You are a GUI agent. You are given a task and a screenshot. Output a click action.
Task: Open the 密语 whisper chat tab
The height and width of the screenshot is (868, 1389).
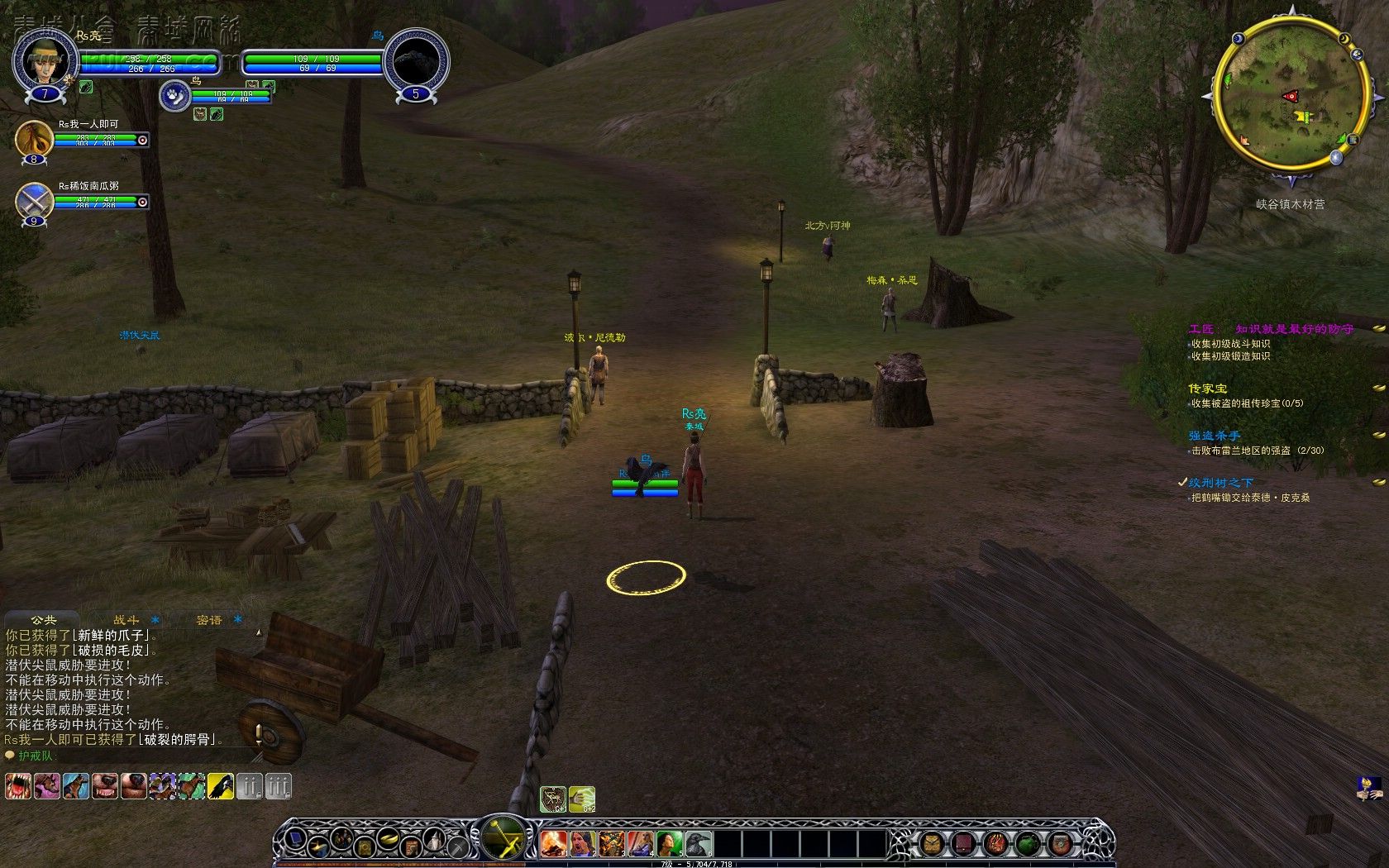pyautogui.click(x=208, y=619)
